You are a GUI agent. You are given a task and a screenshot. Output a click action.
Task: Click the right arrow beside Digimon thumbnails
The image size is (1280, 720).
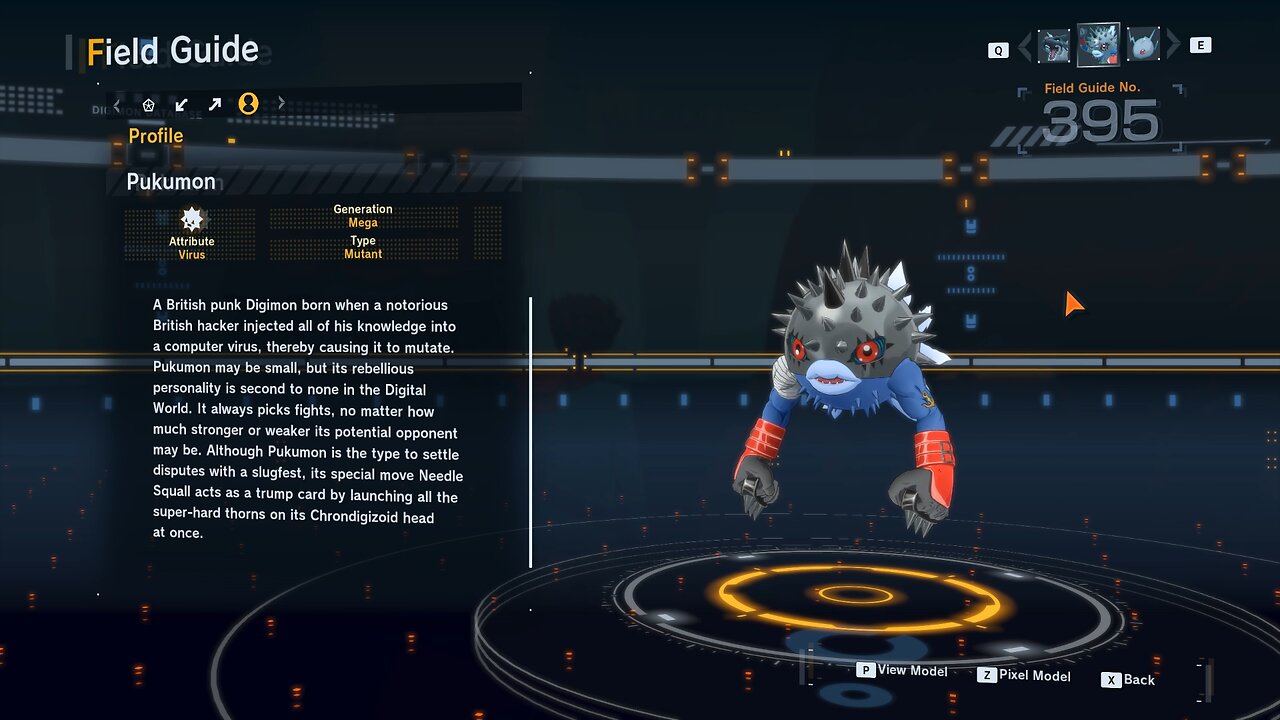click(1173, 45)
